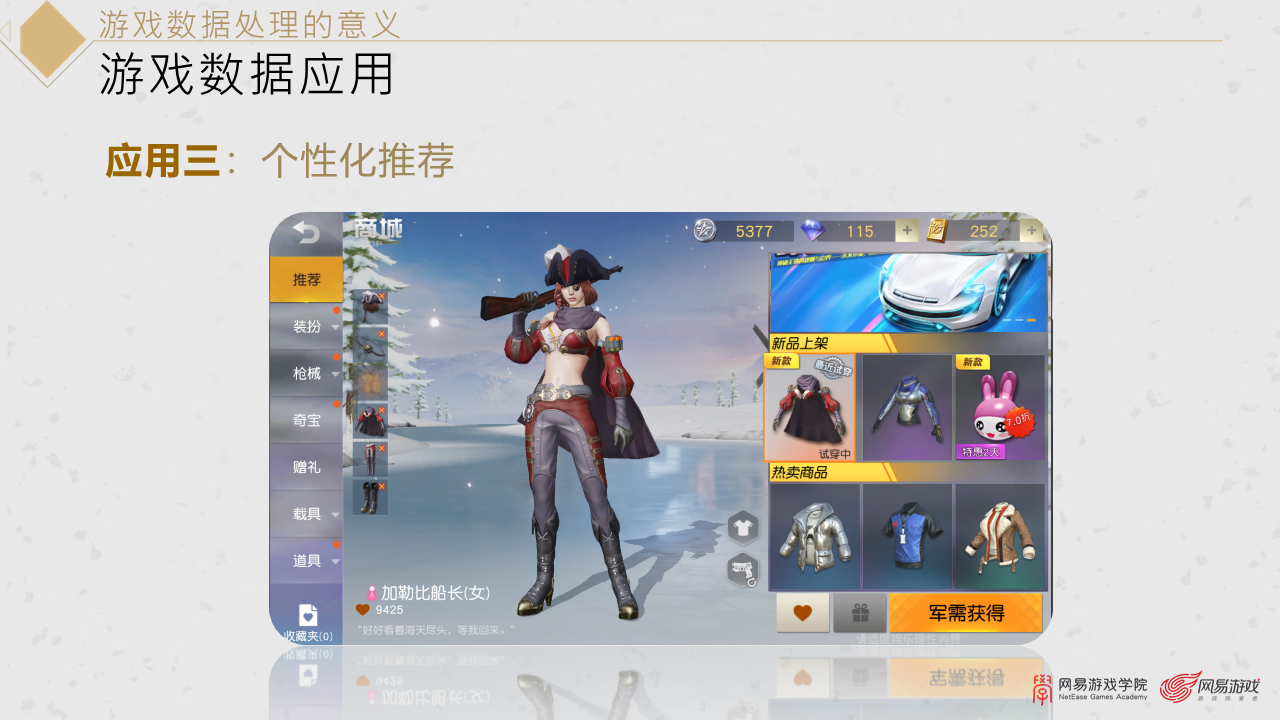
Task: Click the back arrow in the shop
Action: [306, 234]
